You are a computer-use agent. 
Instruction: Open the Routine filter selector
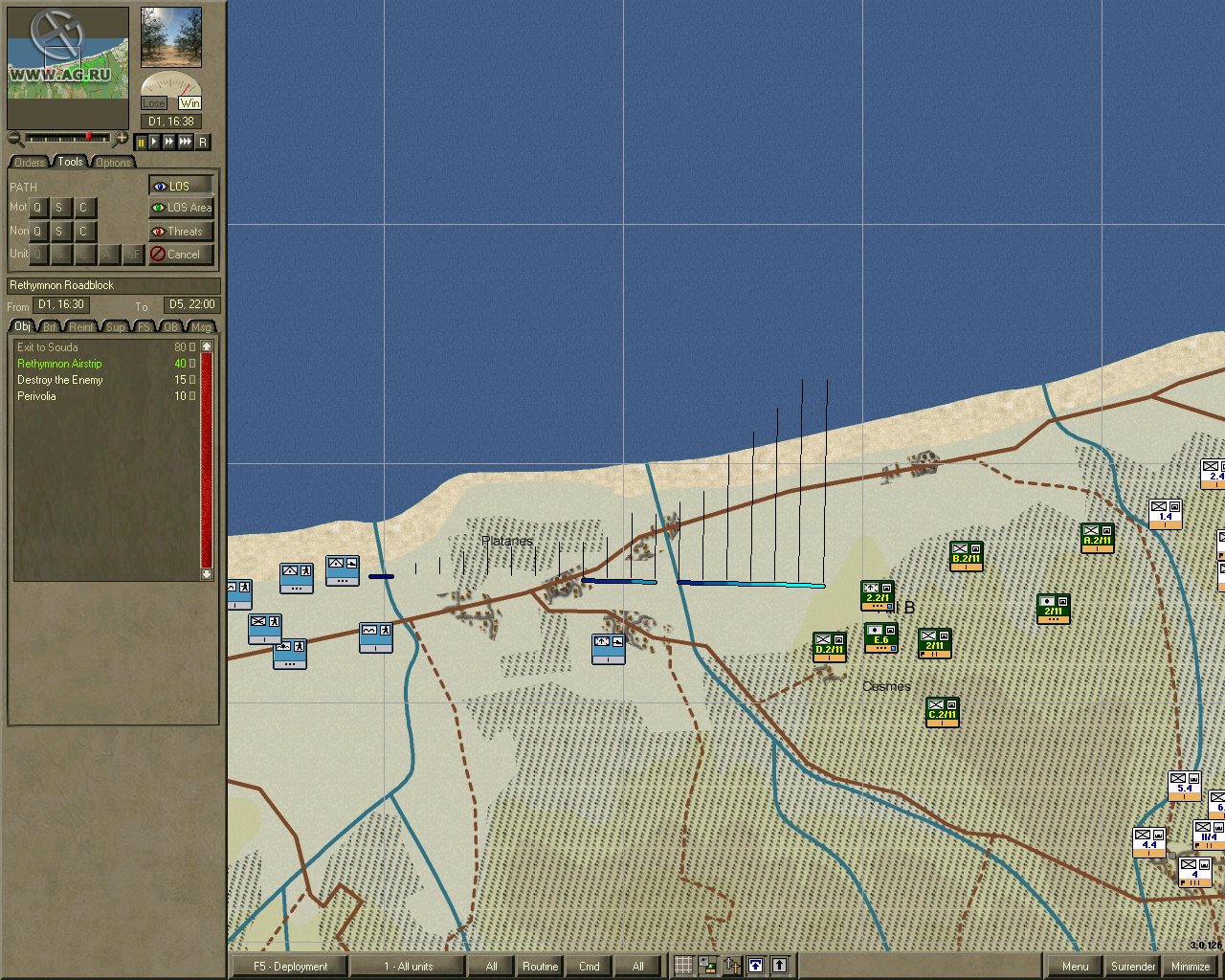pyautogui.click(x=539, y=966)
